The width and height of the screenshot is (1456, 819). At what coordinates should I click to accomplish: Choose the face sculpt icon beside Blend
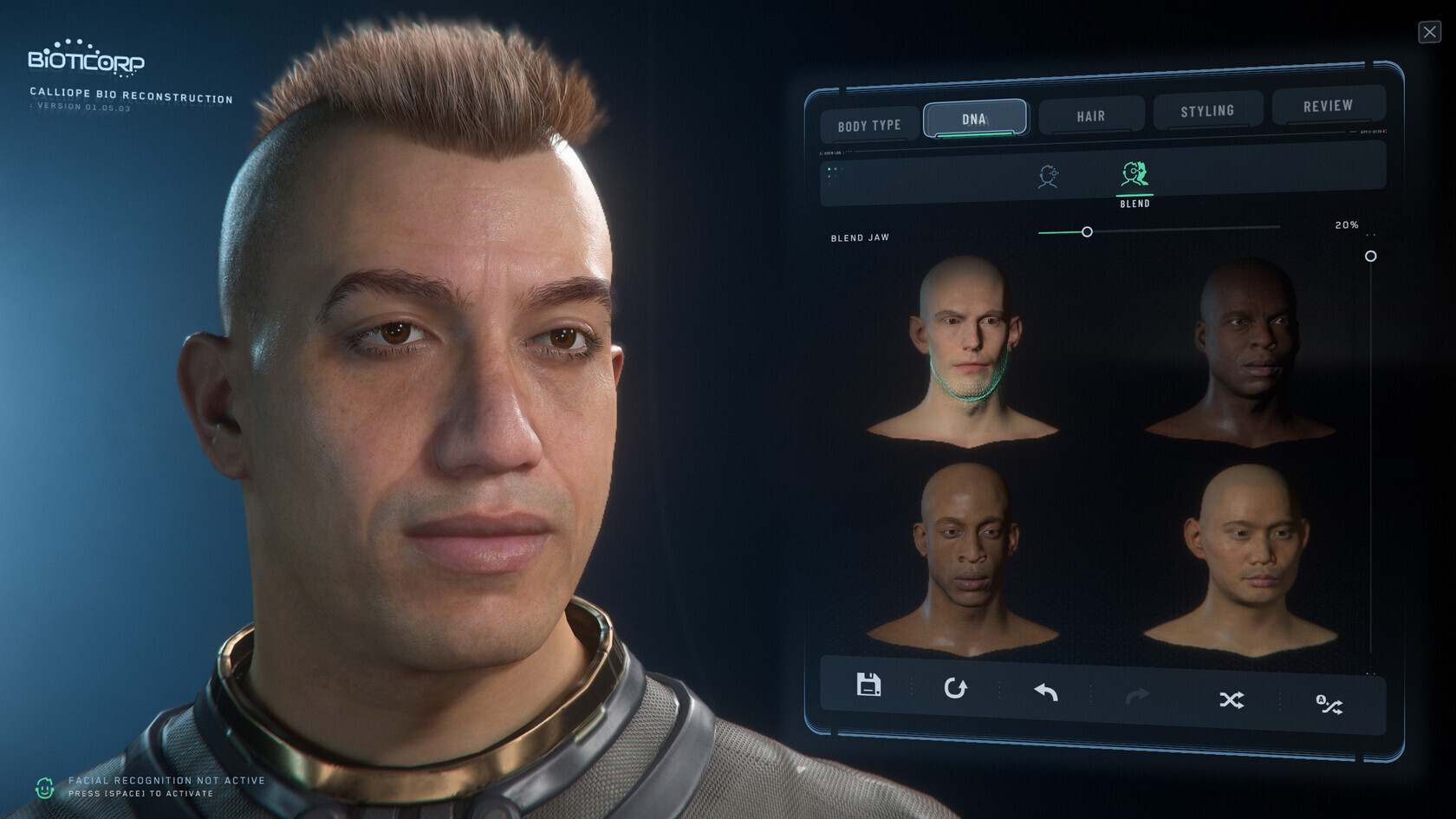(x=1048, y=177)
